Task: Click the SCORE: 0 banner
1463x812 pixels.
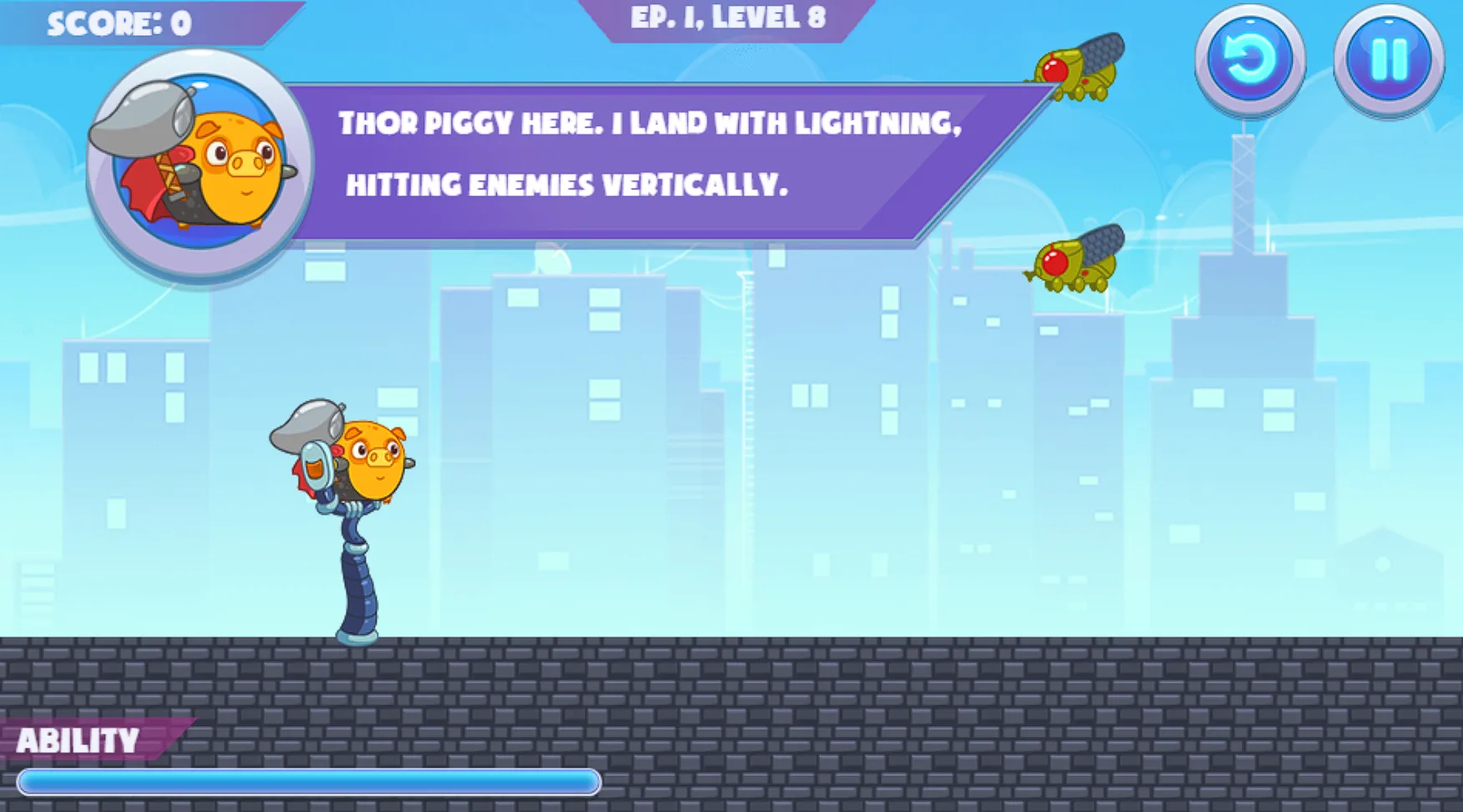Action: (x=120, y=21)
